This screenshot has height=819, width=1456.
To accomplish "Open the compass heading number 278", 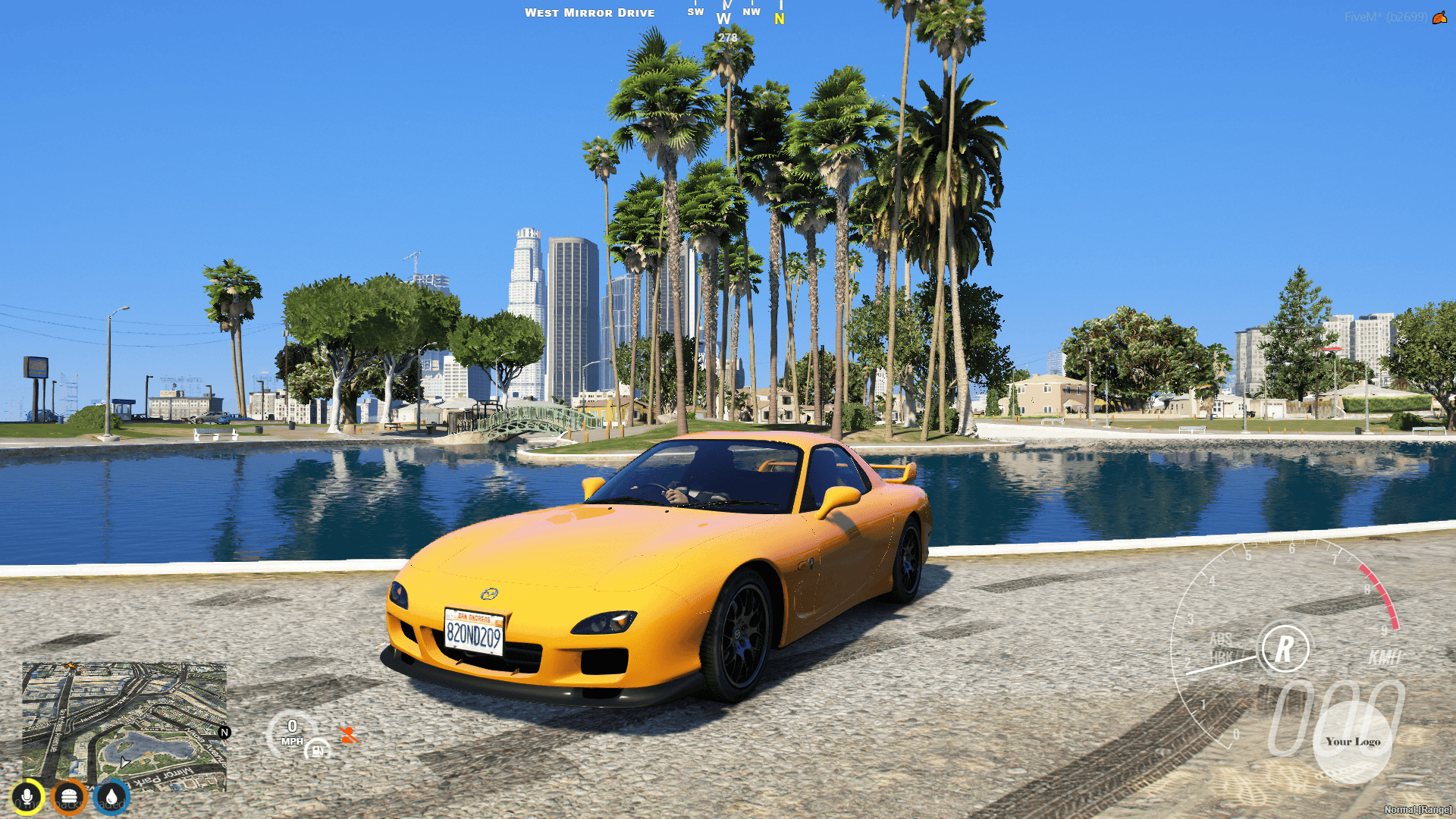I will (726, 36).
